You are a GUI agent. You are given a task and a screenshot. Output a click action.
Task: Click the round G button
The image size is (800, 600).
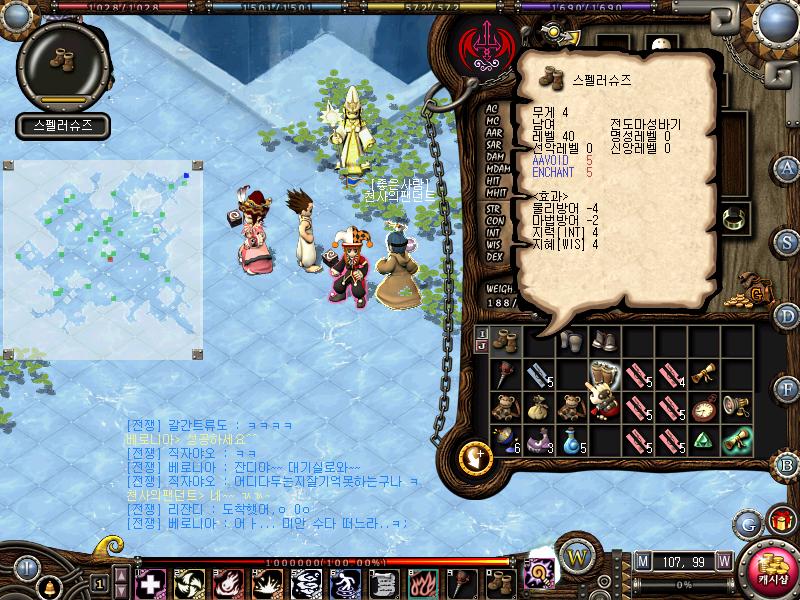(747, 524)
